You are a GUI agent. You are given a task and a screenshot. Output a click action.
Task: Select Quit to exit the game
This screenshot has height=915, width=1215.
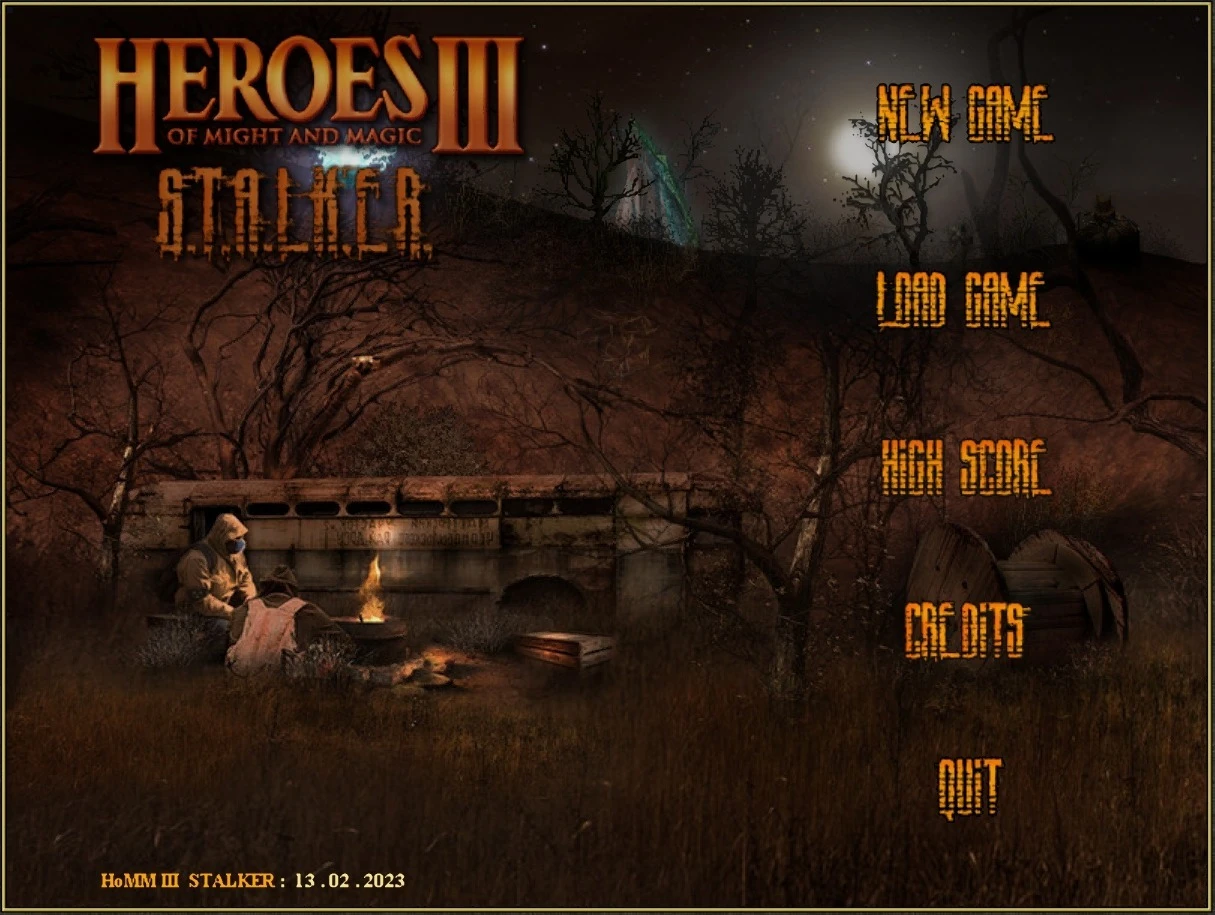[x=969, y=786]
